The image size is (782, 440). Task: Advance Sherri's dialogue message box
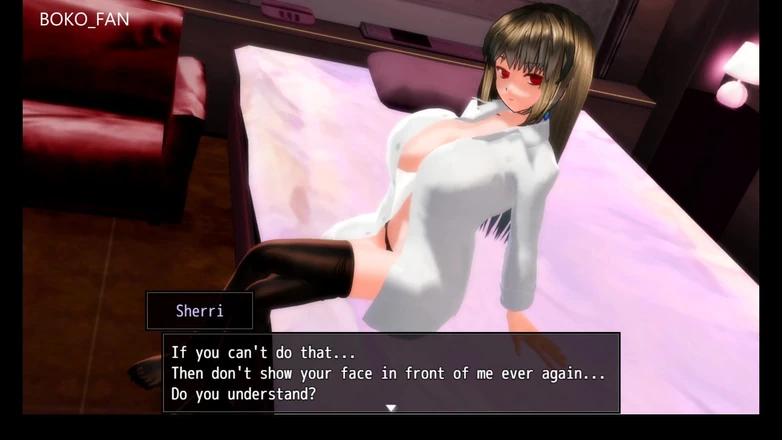[391, 372]
